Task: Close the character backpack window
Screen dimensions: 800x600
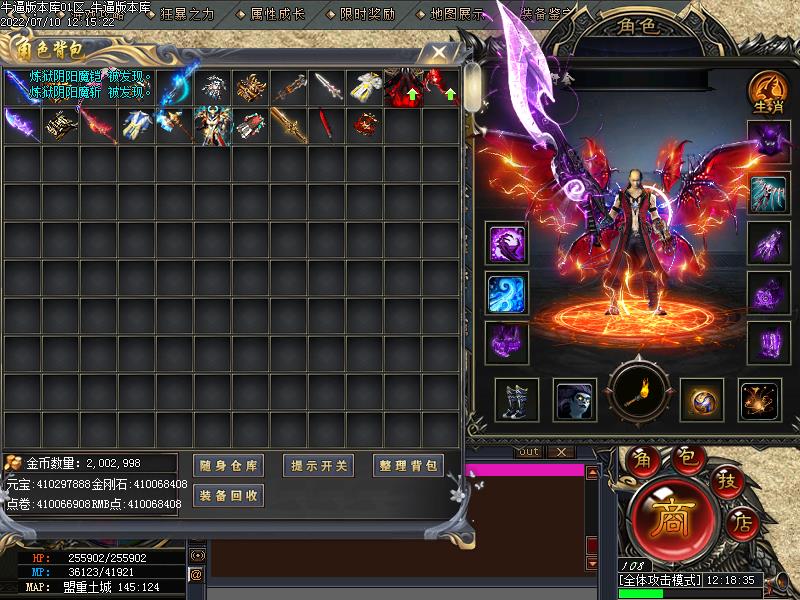Action: click(438, 53)
